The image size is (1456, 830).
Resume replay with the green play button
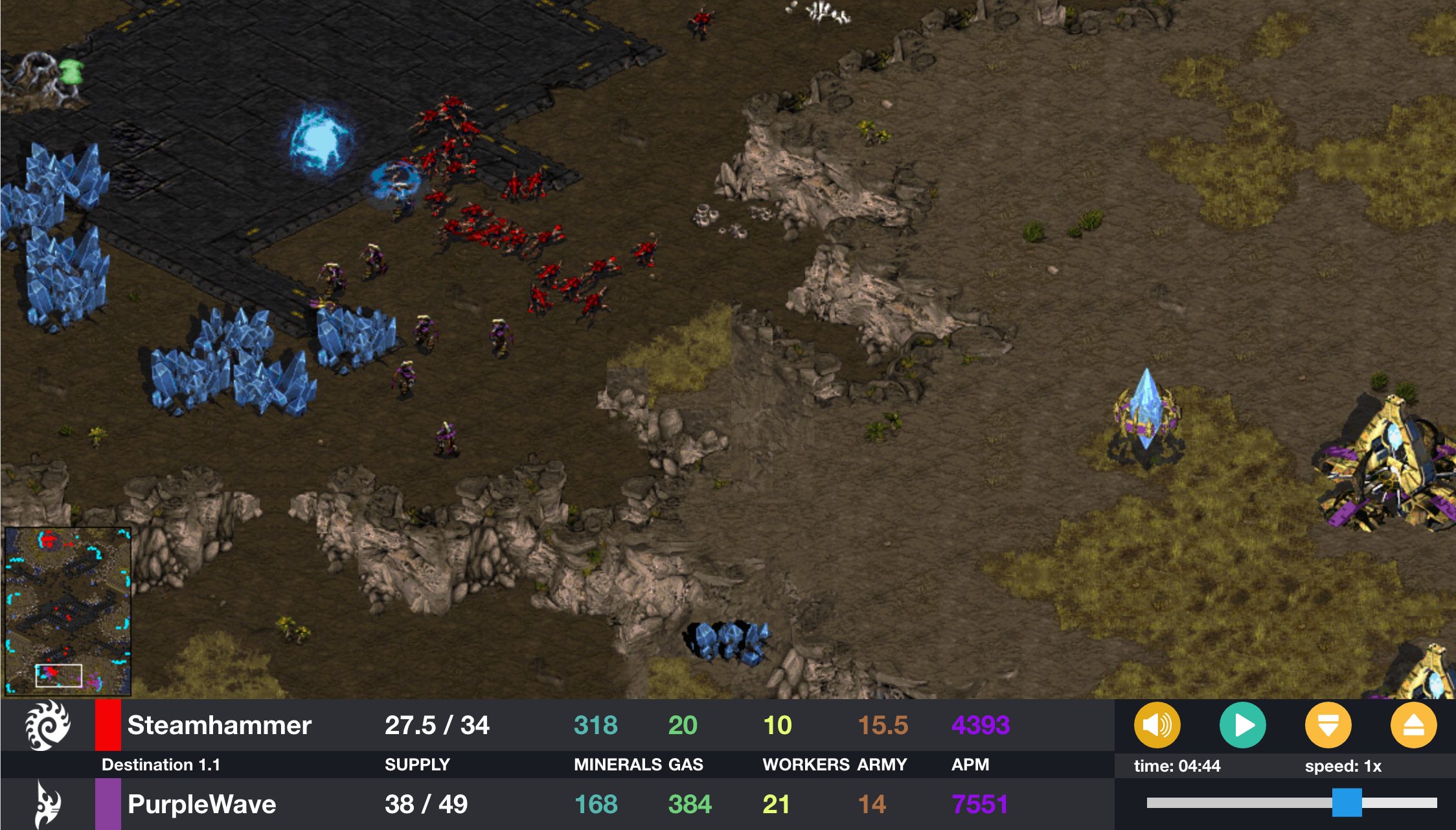(1242, 725)
